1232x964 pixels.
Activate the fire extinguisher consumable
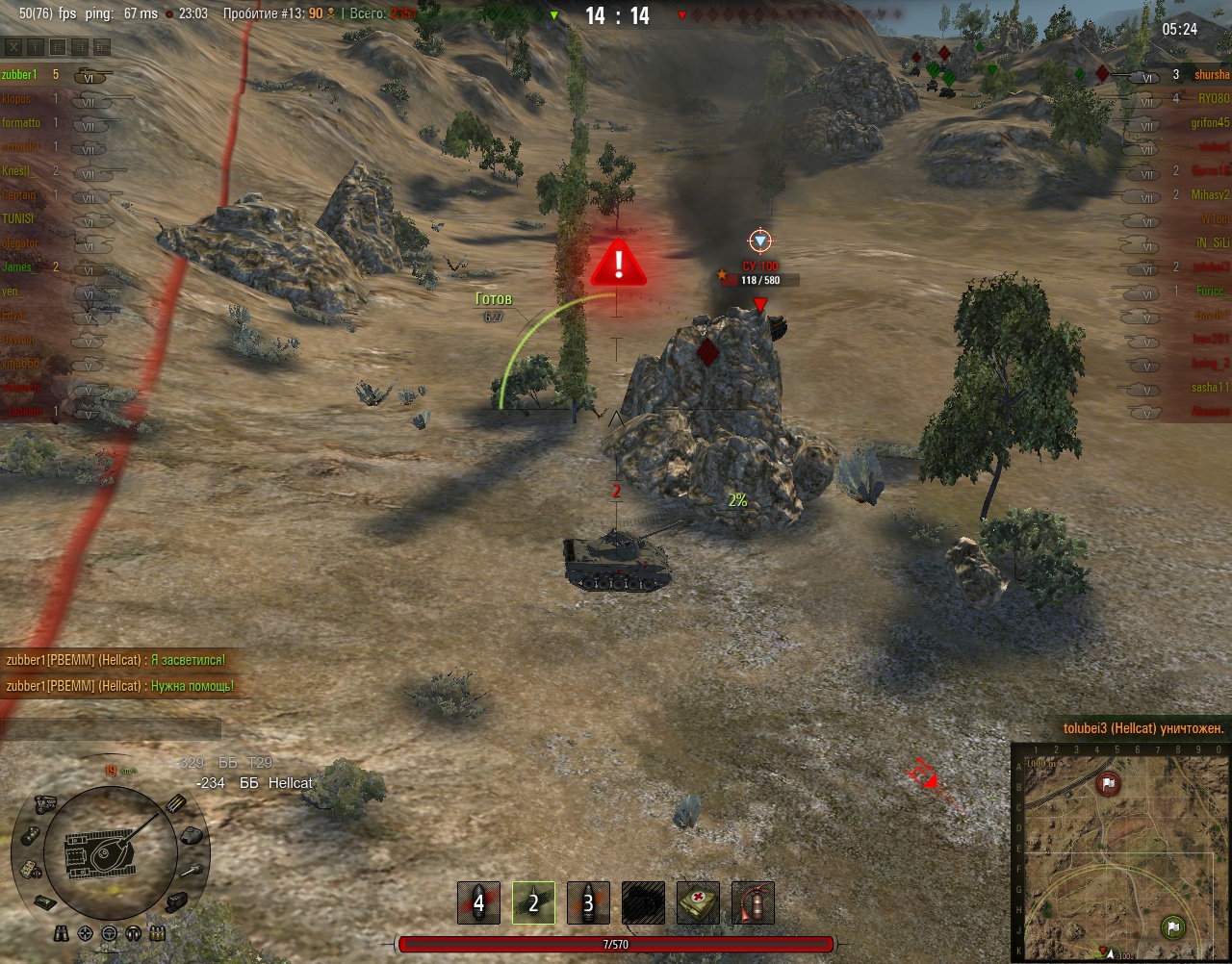point(753,903)
